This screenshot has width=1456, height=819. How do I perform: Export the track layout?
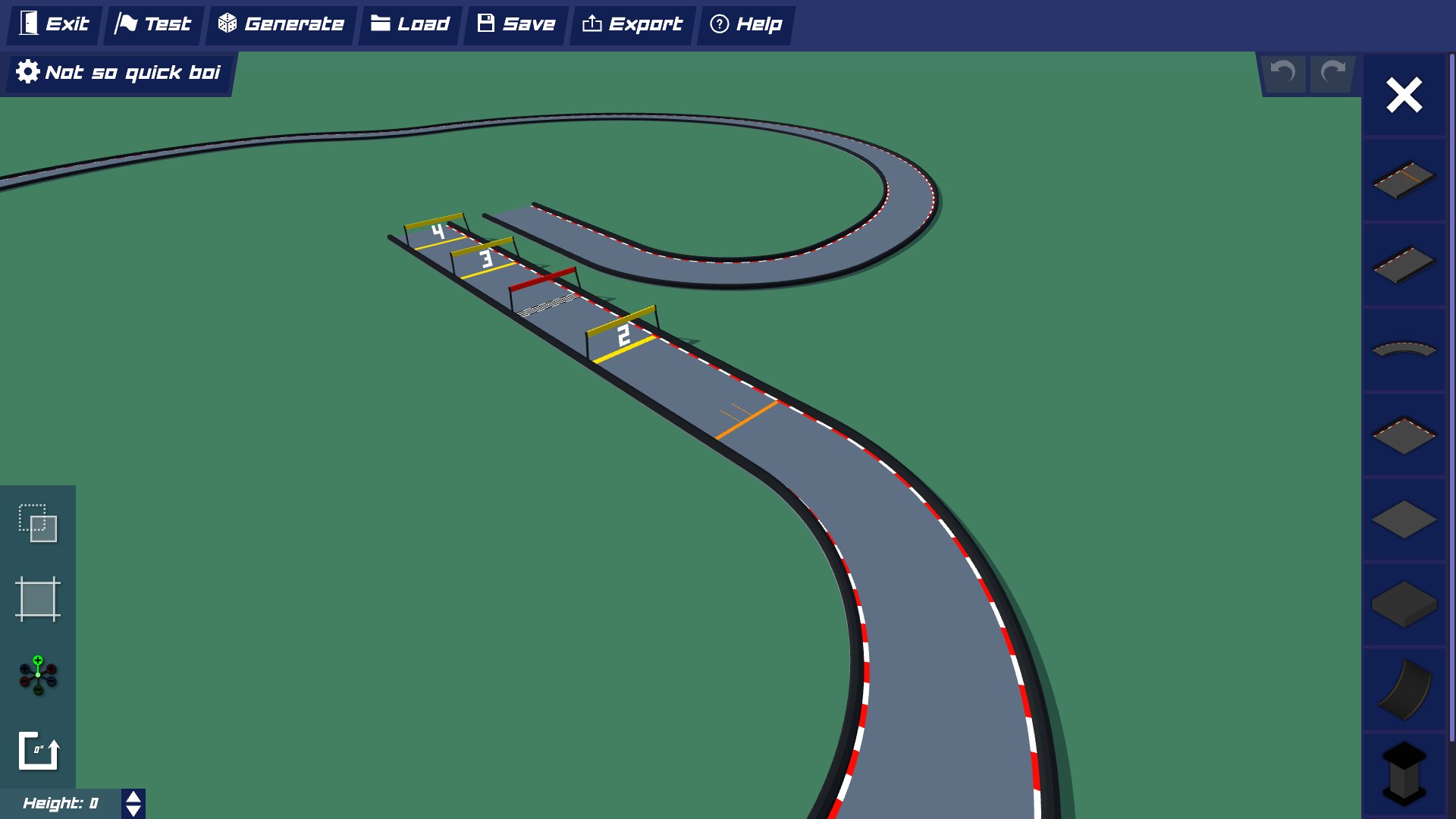pos(632,24)
